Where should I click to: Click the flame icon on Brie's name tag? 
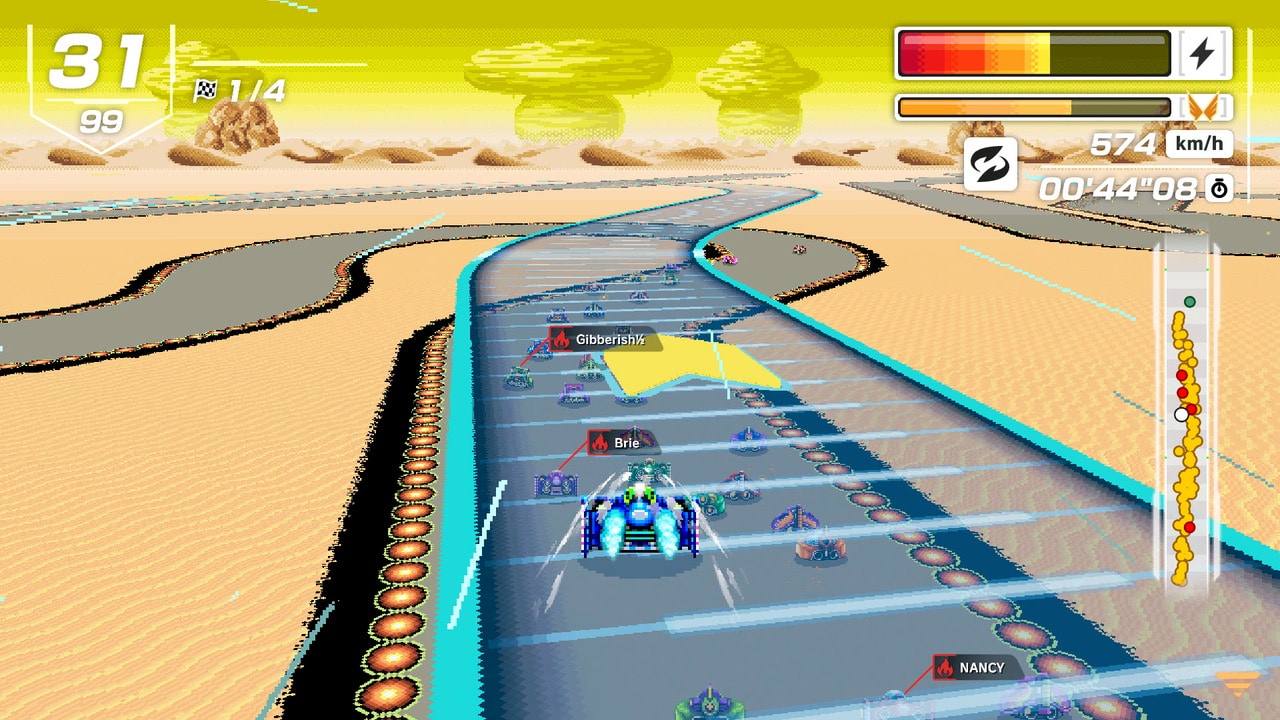(x=599, y=442)
